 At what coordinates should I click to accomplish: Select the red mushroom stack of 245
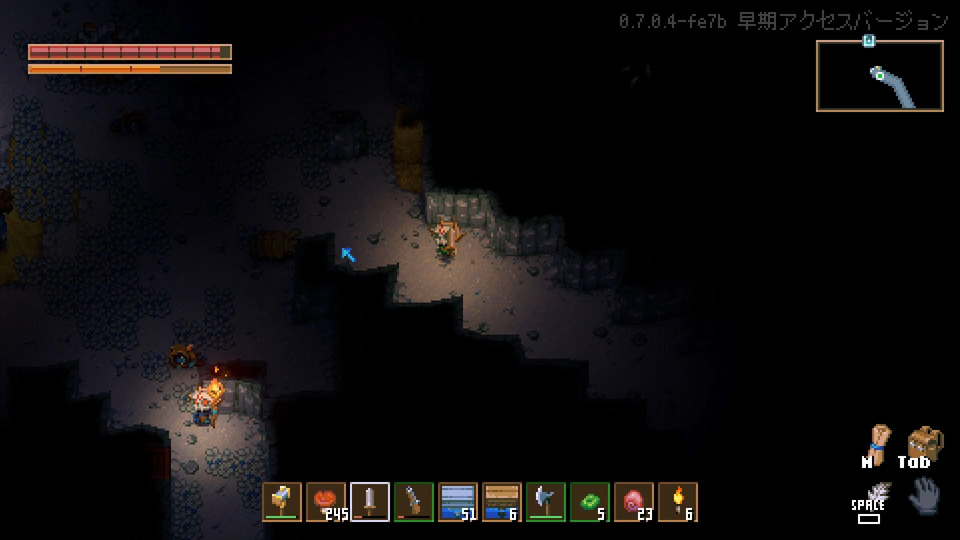326,502
